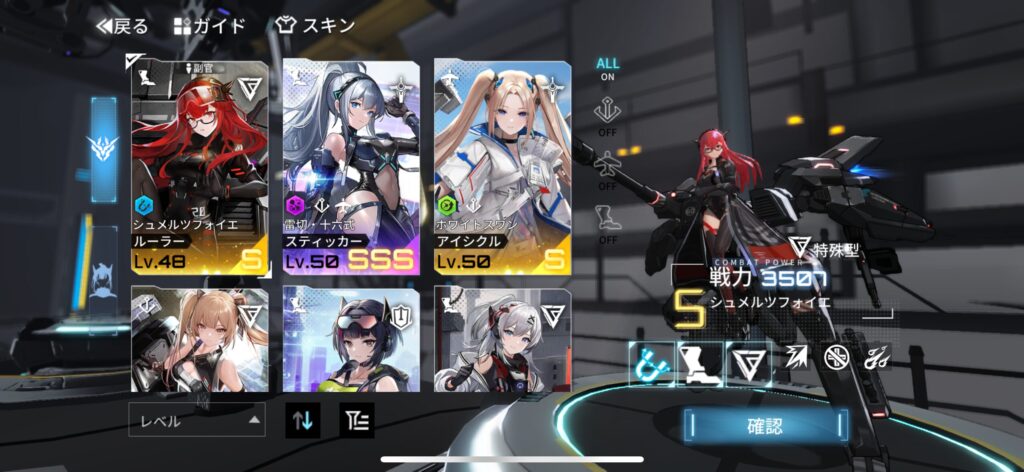Select the dark-haired goggles character card

(351, 338)
